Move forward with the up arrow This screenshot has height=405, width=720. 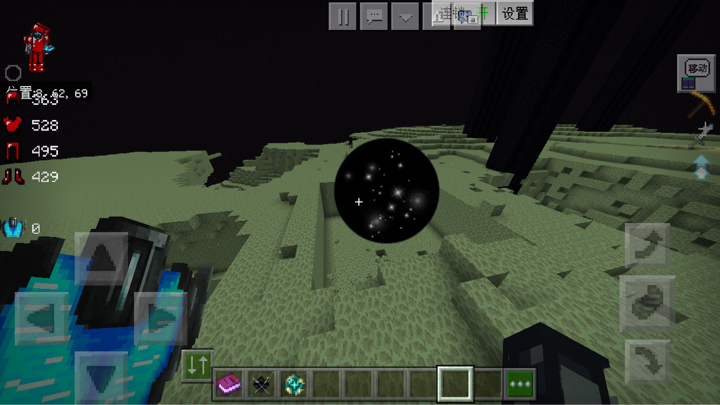coord(102,259)
